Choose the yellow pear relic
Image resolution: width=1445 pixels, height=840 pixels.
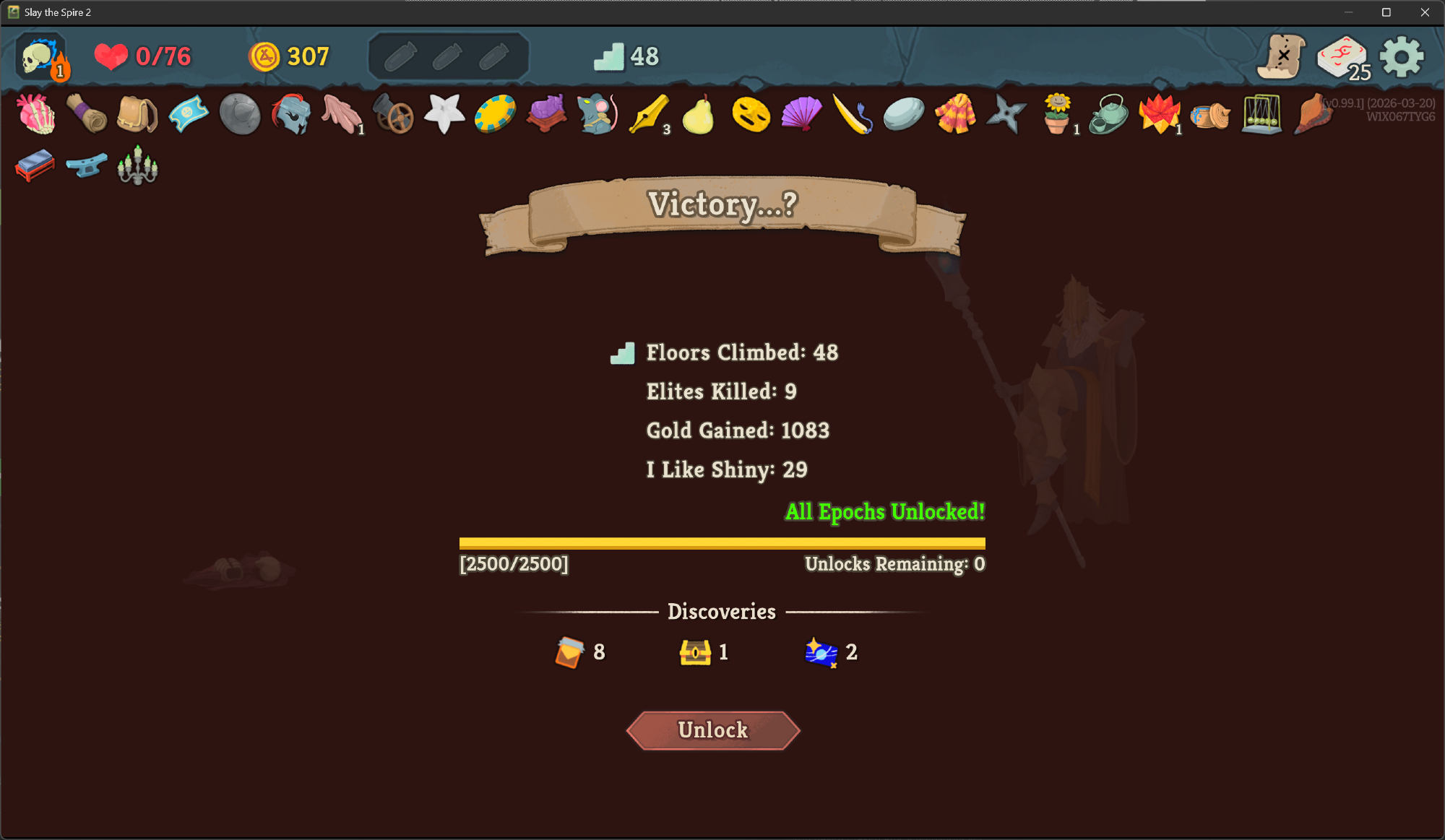(699, 114)
